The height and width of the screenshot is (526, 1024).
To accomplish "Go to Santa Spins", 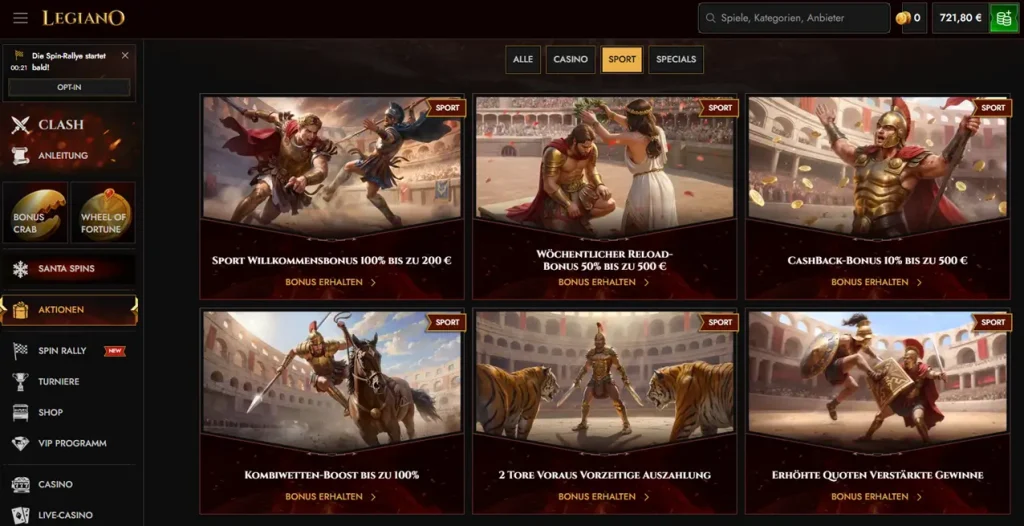I will tap(66, 269).
